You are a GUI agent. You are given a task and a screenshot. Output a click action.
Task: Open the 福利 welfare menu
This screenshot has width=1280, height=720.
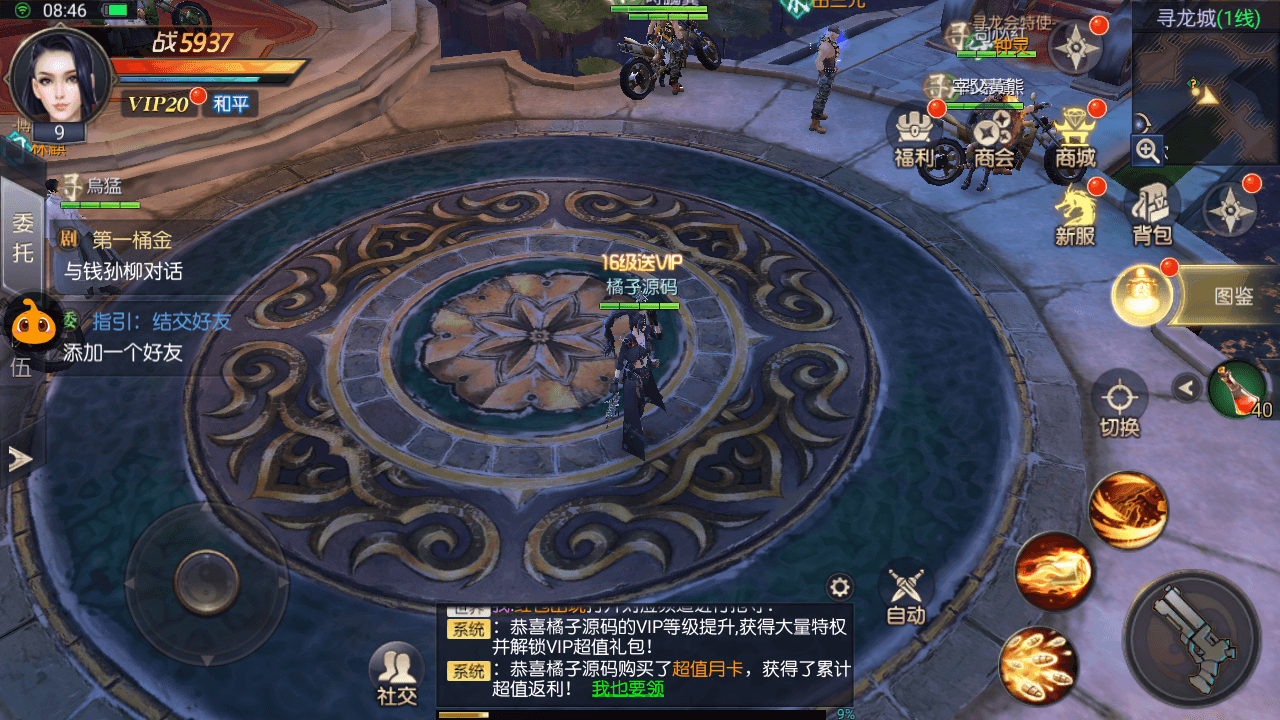click(x=912, y=137)
